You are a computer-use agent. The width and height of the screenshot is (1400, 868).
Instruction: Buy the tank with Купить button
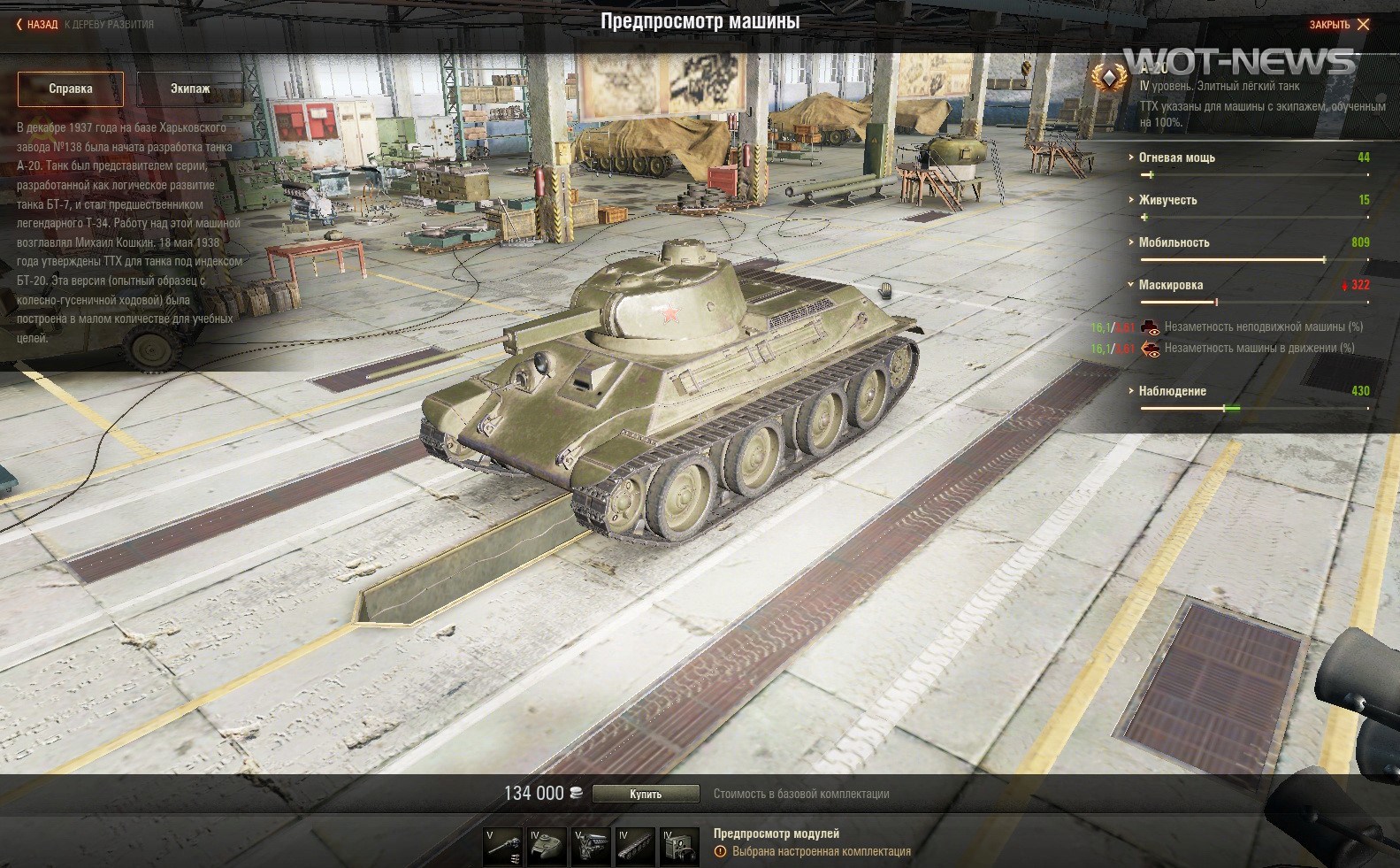coord(646,794)
